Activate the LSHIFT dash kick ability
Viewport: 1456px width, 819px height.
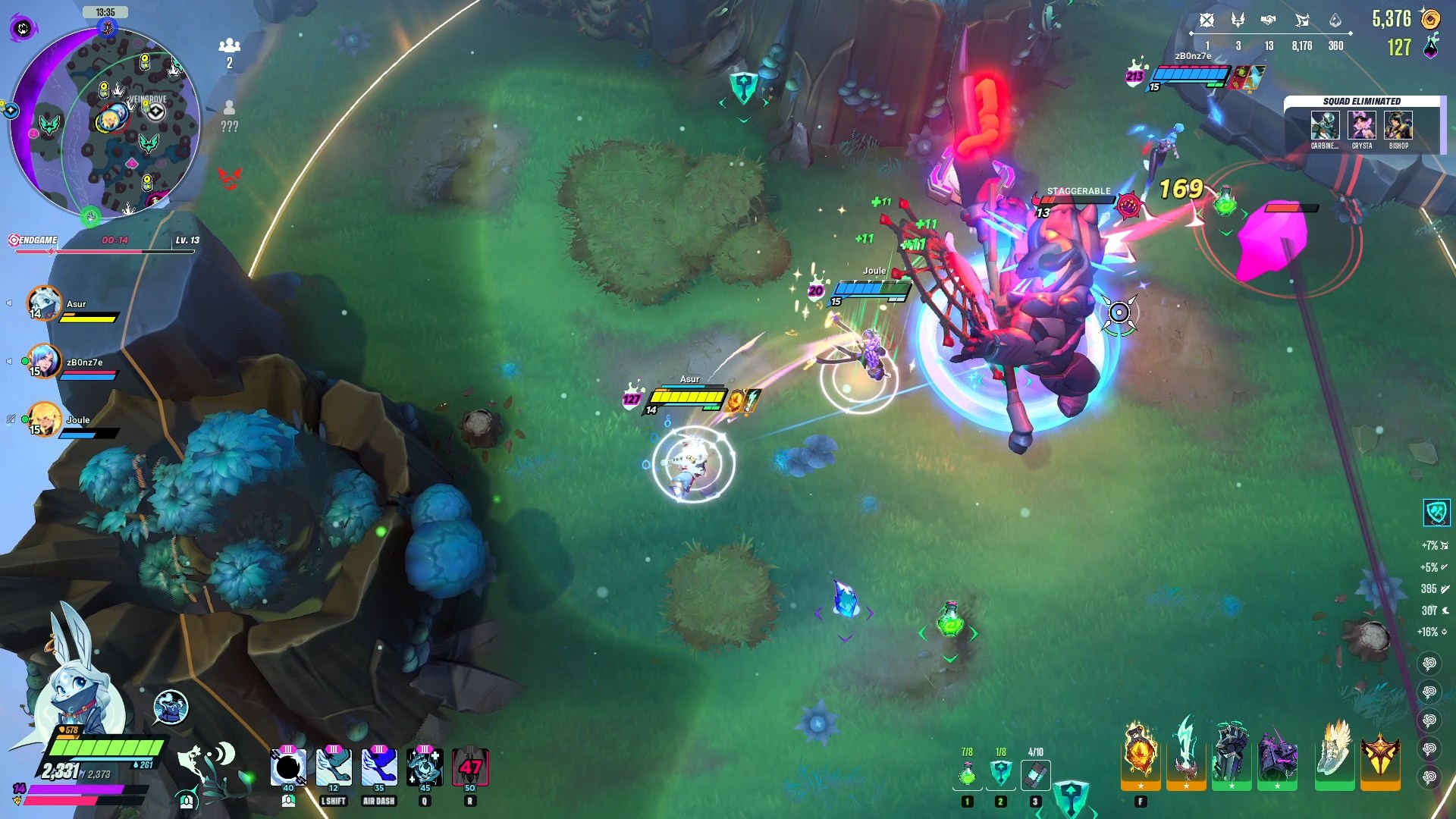(x=334, y=767)
